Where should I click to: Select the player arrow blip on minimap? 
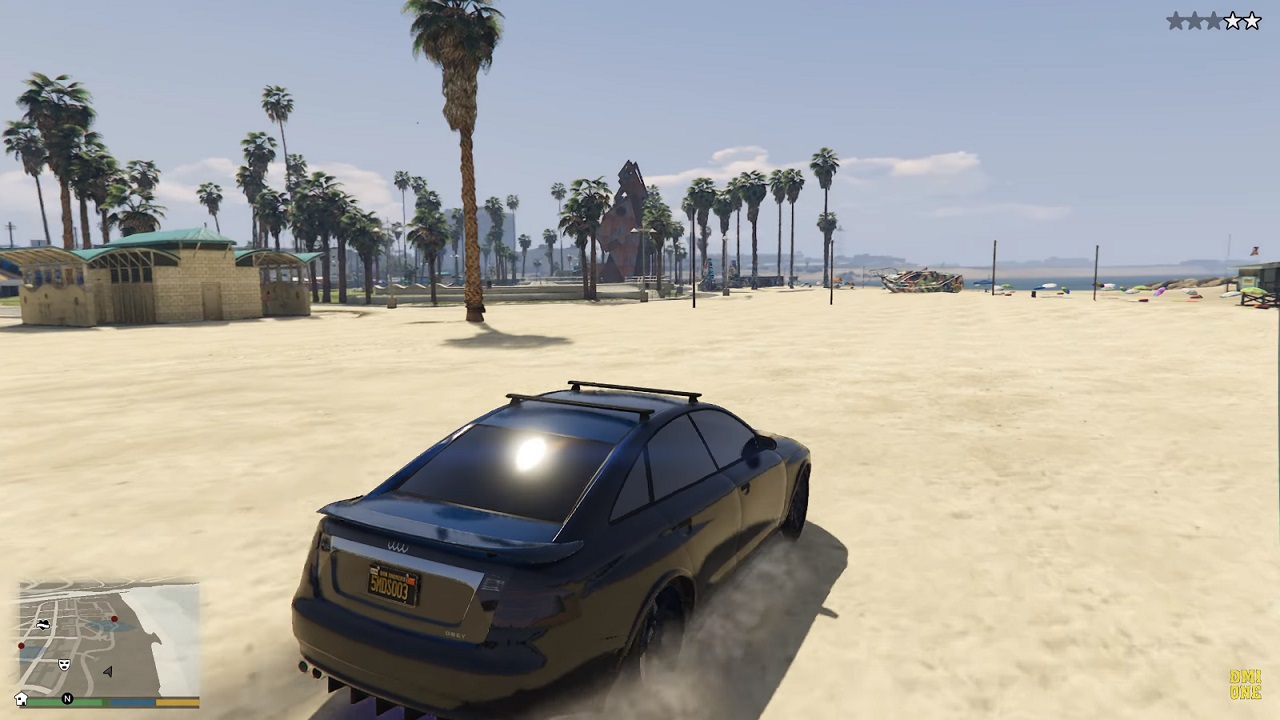coord(108,671)
